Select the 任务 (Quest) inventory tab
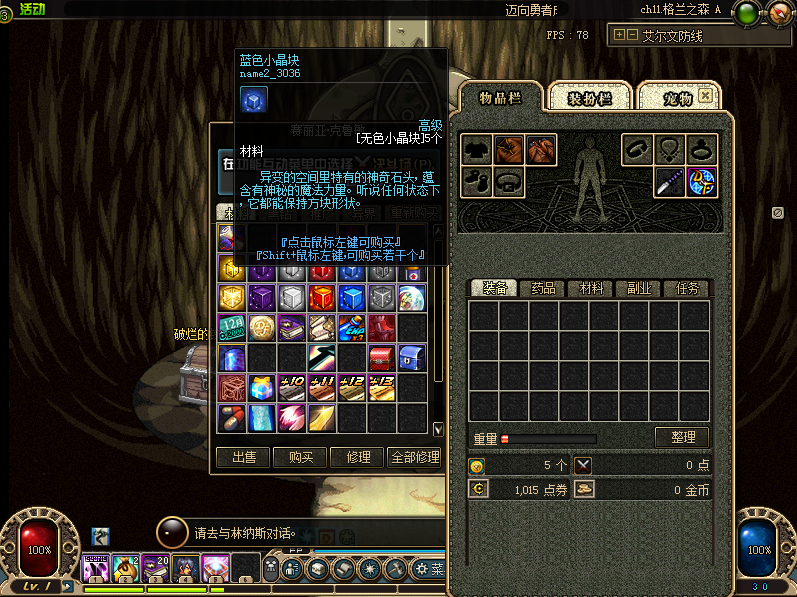This screenshot has height=597, width=797. point(686,288)
